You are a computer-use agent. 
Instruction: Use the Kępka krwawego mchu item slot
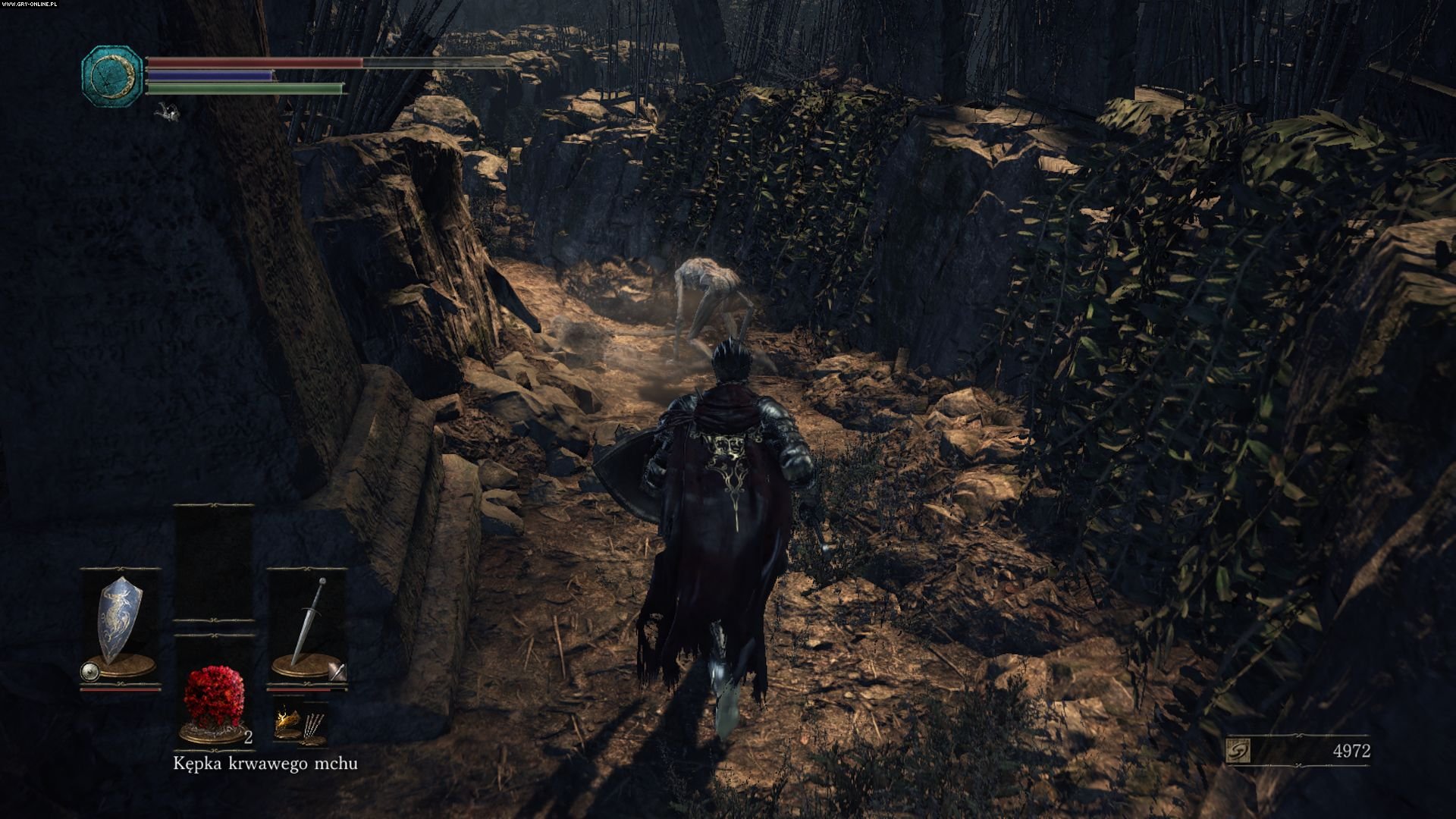click(215, 696)
